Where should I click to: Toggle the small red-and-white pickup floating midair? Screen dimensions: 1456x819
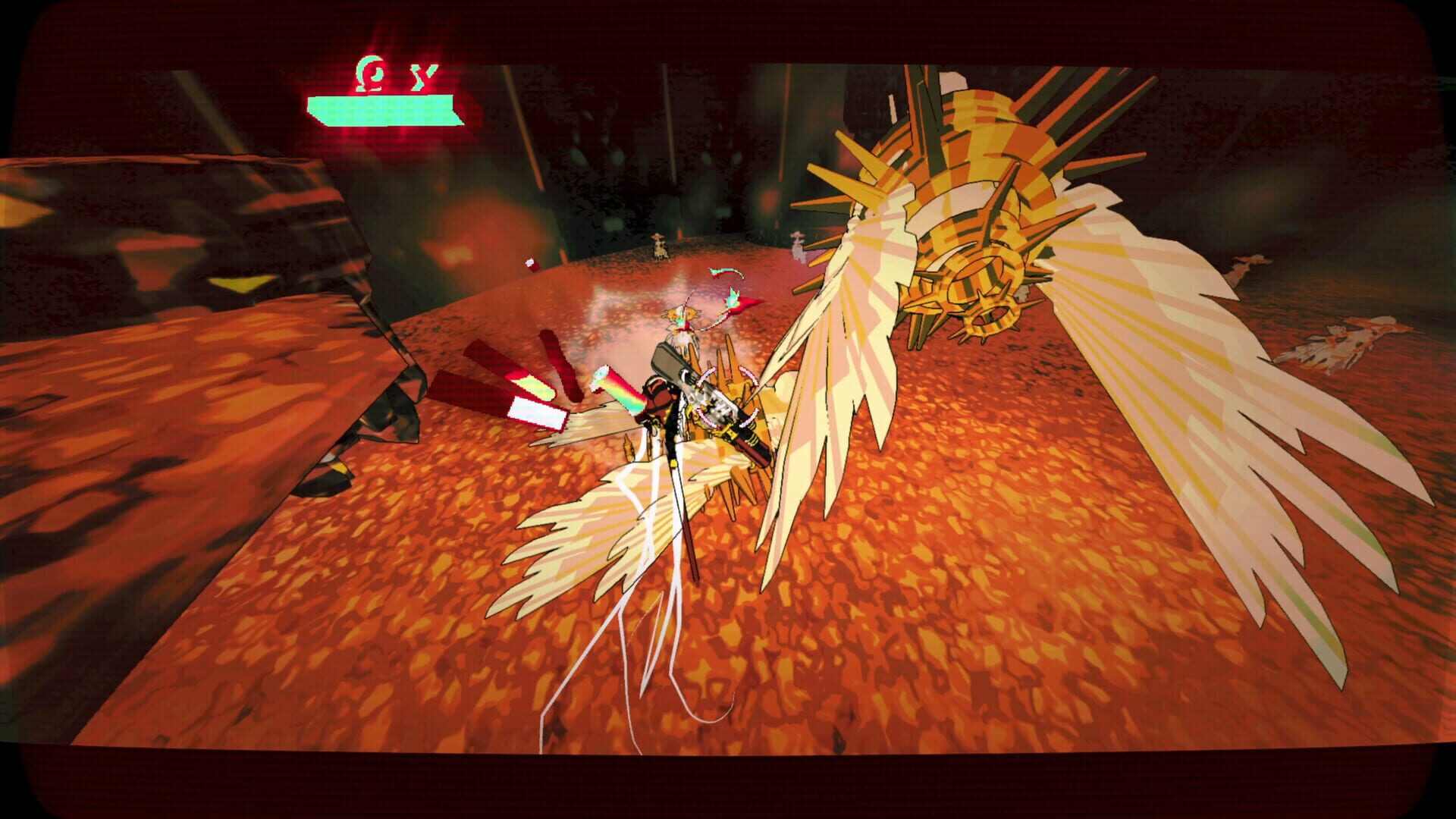point(529,262)
